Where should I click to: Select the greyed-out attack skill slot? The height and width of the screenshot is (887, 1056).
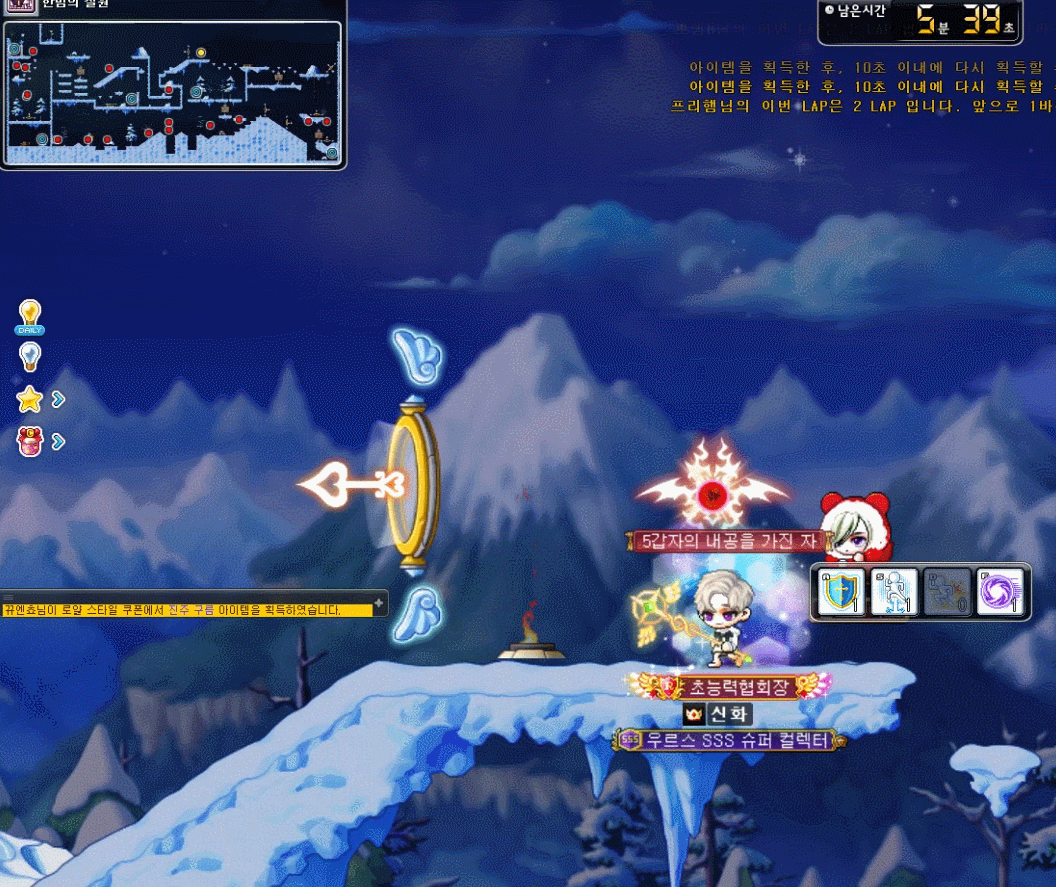pyautogui.click(x=946, y=593)
